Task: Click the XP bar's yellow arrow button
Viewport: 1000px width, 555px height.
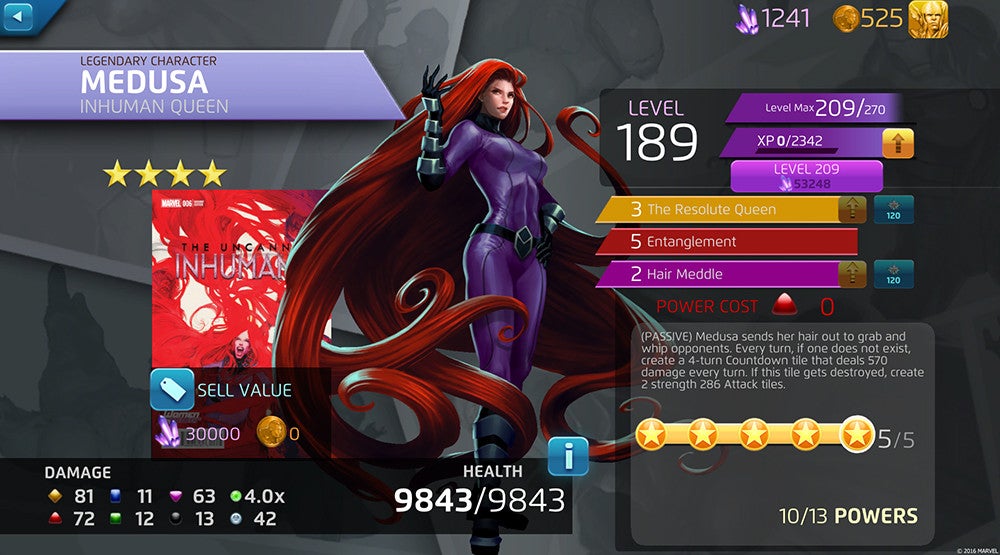Action: pyautogui.click(x=897, y=143)
